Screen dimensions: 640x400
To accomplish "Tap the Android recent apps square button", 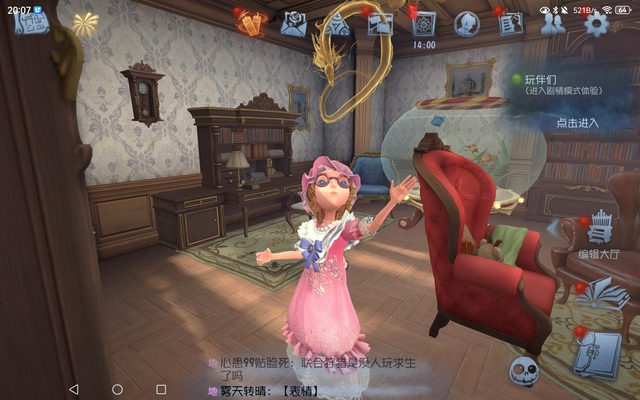I will click(161, 388).
